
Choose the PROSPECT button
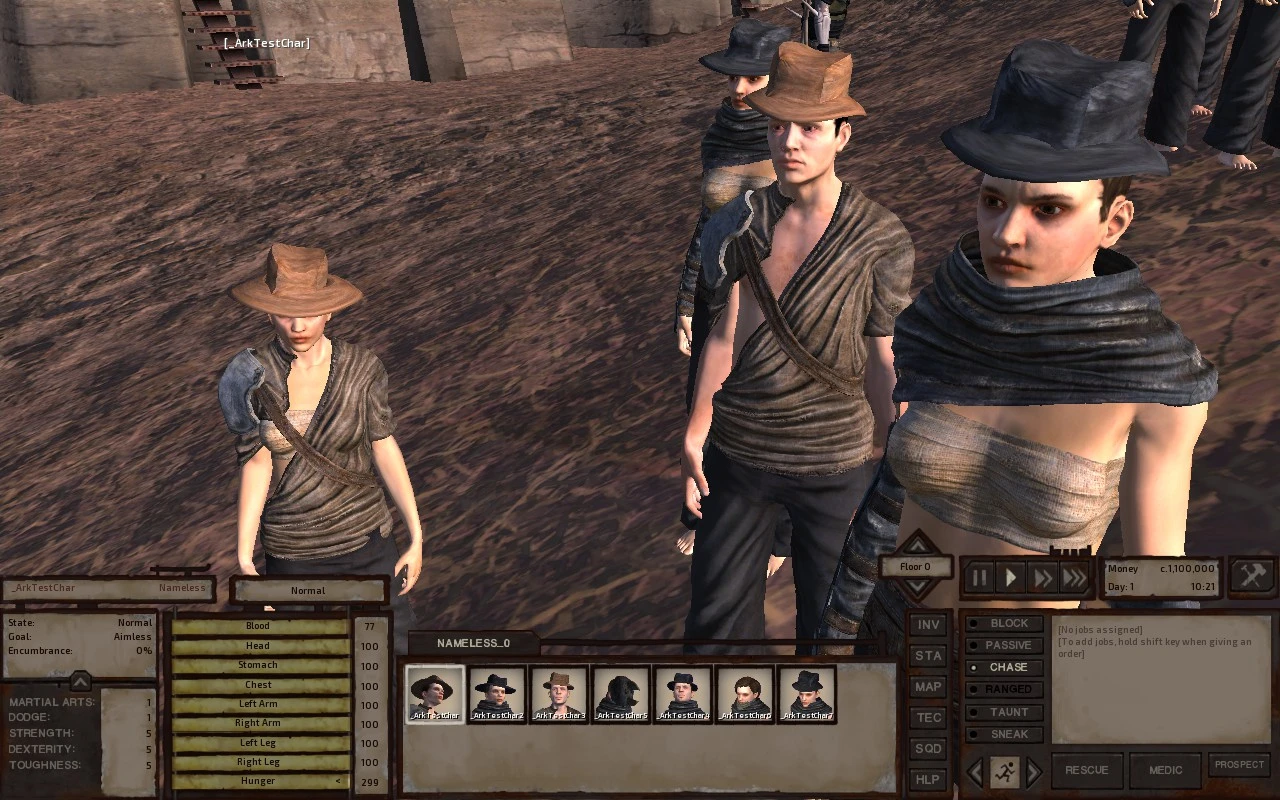[1239, 765]
